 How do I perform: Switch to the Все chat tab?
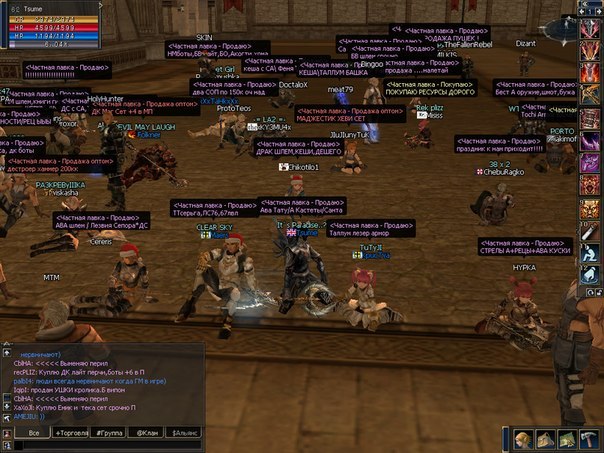tap(34, 433)
